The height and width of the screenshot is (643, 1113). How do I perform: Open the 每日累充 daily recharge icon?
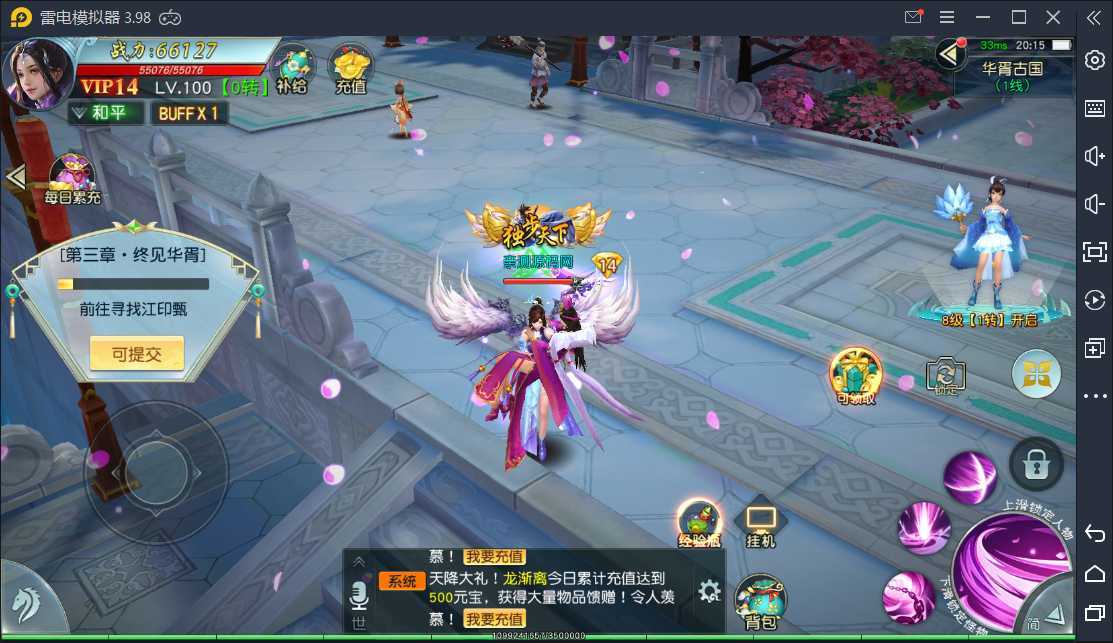pyautogui.click(x=73, y=178)
